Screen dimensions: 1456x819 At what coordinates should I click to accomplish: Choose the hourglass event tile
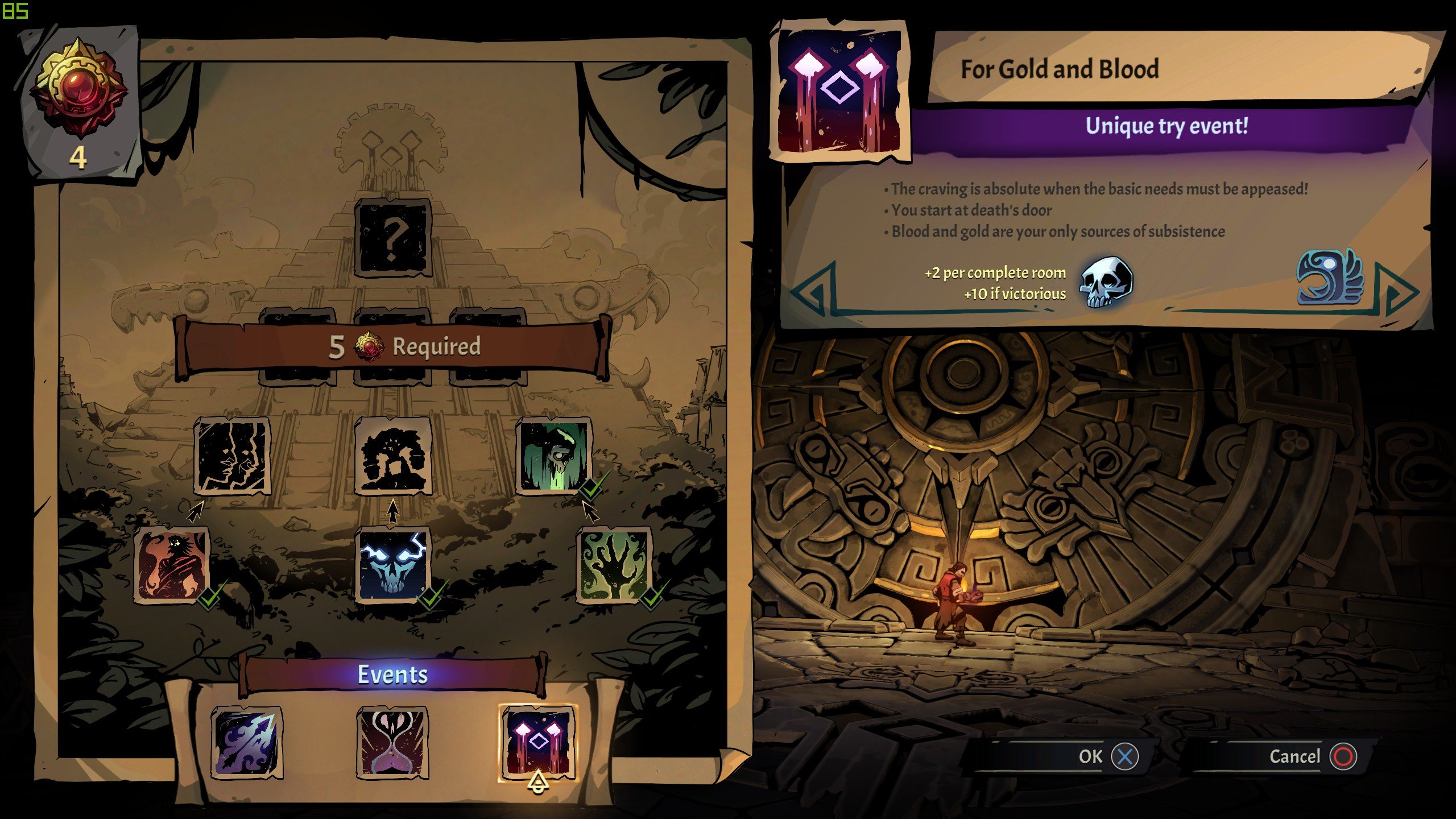tap(392, 742)
